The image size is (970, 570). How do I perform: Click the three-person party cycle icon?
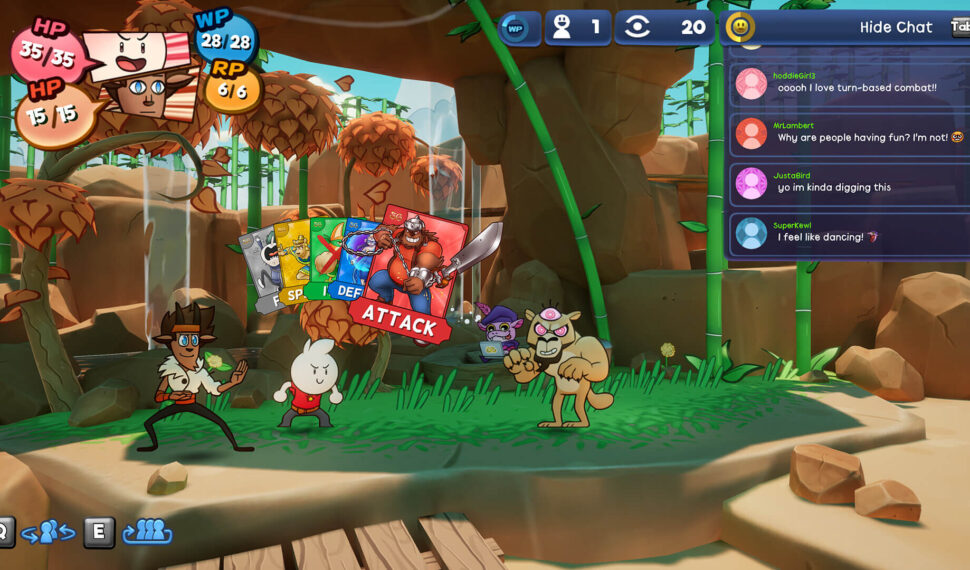(147, 532)
